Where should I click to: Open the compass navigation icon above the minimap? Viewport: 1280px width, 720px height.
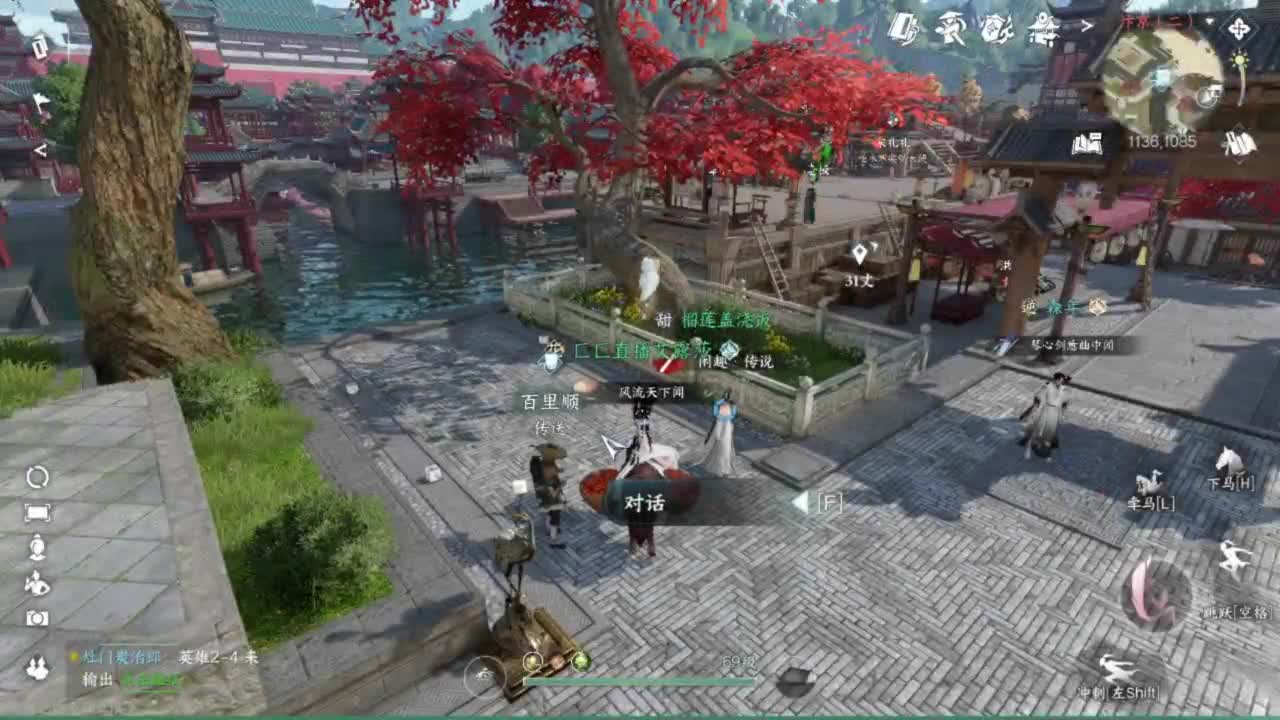1239,30
